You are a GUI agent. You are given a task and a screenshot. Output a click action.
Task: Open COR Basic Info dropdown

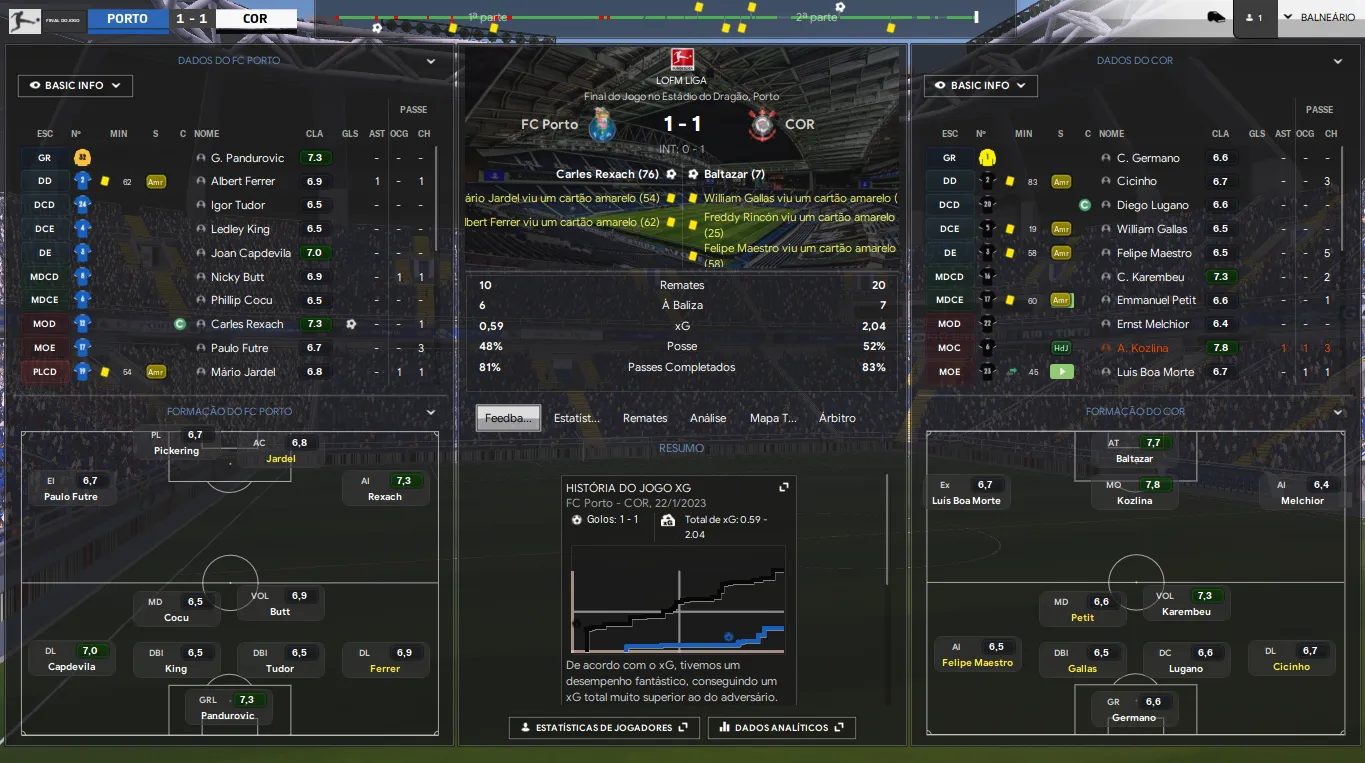(980, 86)
